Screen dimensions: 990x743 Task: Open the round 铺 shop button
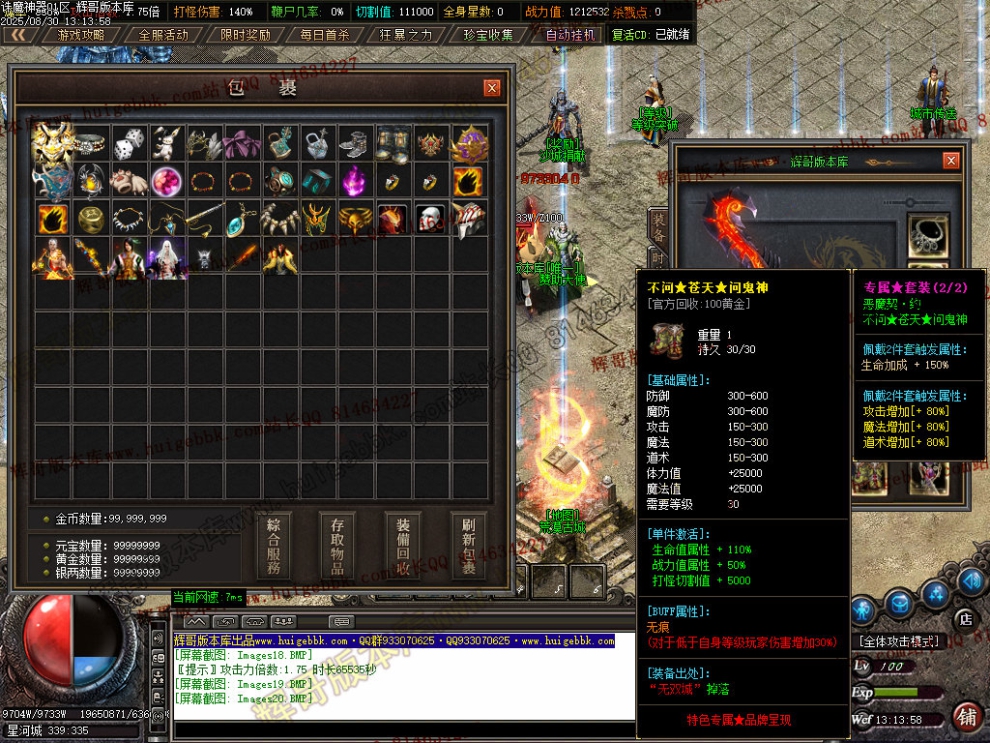[965, 716]
